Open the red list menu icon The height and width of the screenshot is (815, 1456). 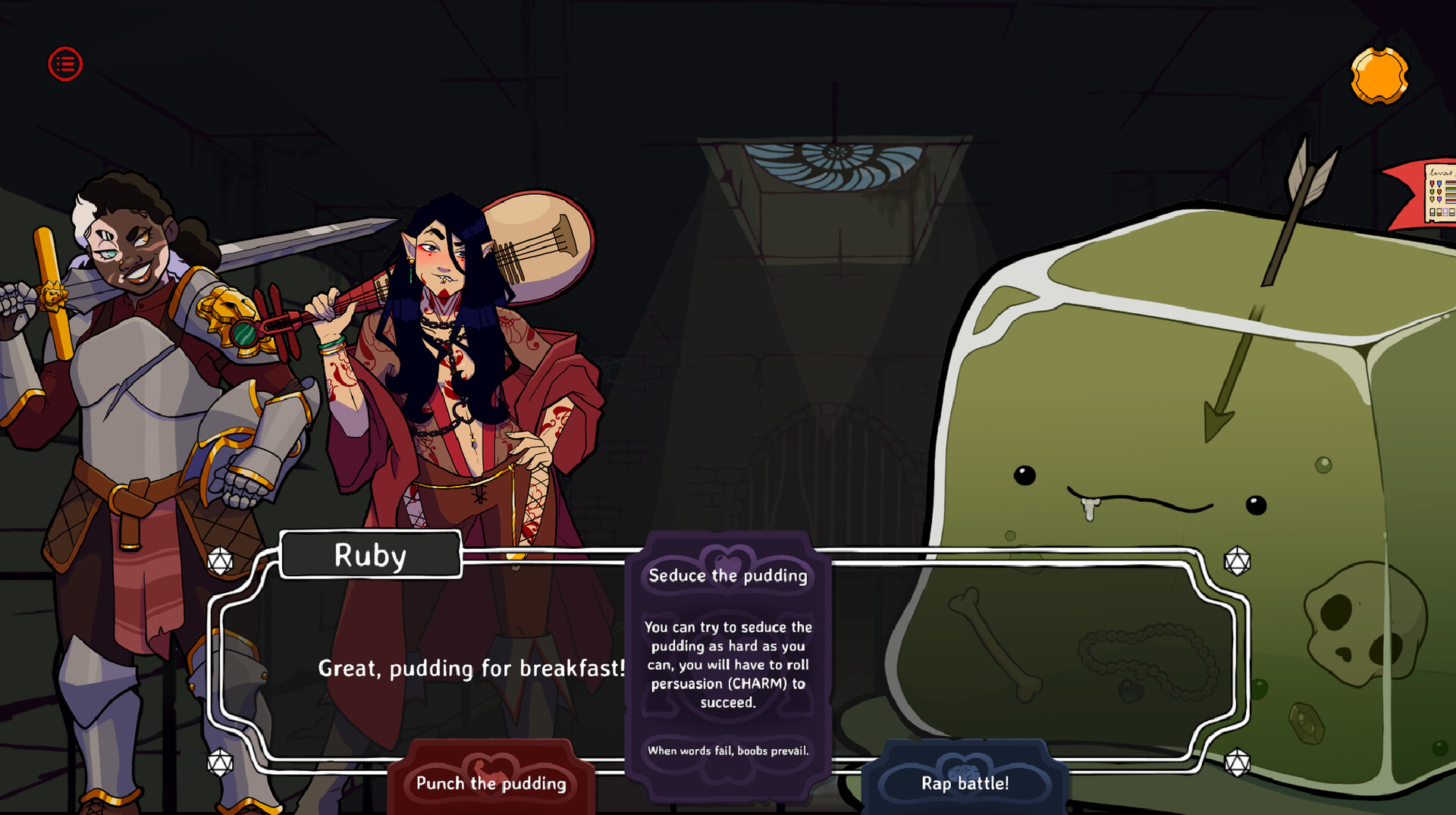pyautogui.click(x=65, y=64)
